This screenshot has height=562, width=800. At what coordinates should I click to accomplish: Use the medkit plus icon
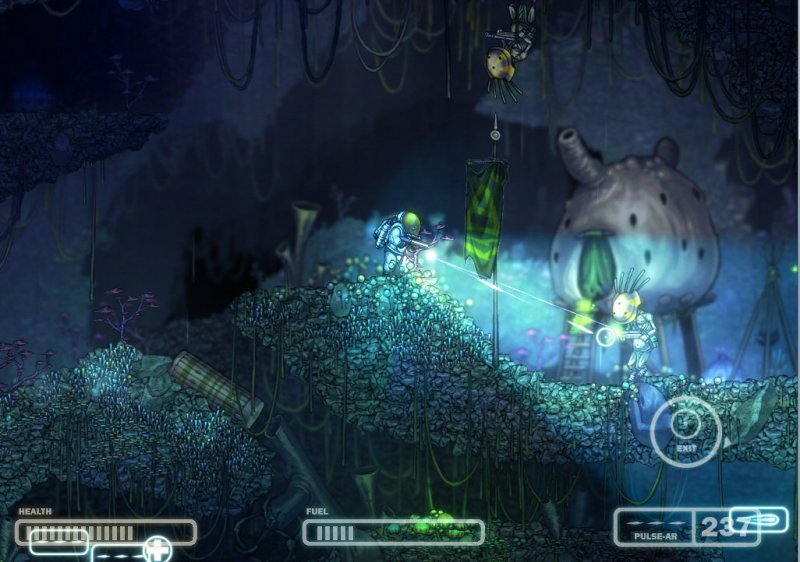pos(157,549)
